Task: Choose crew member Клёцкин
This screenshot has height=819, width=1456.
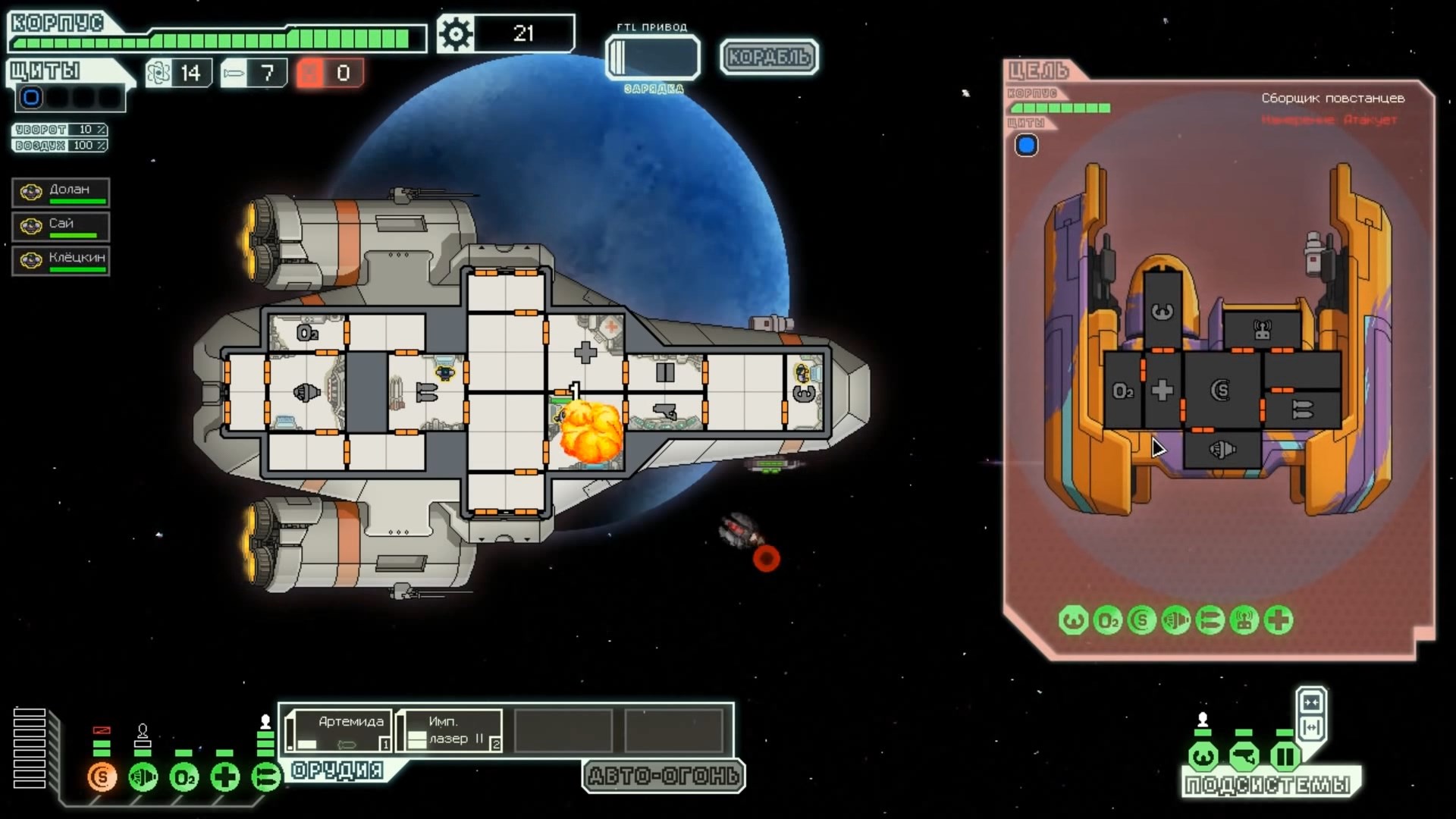Action: tap(61, 261)
